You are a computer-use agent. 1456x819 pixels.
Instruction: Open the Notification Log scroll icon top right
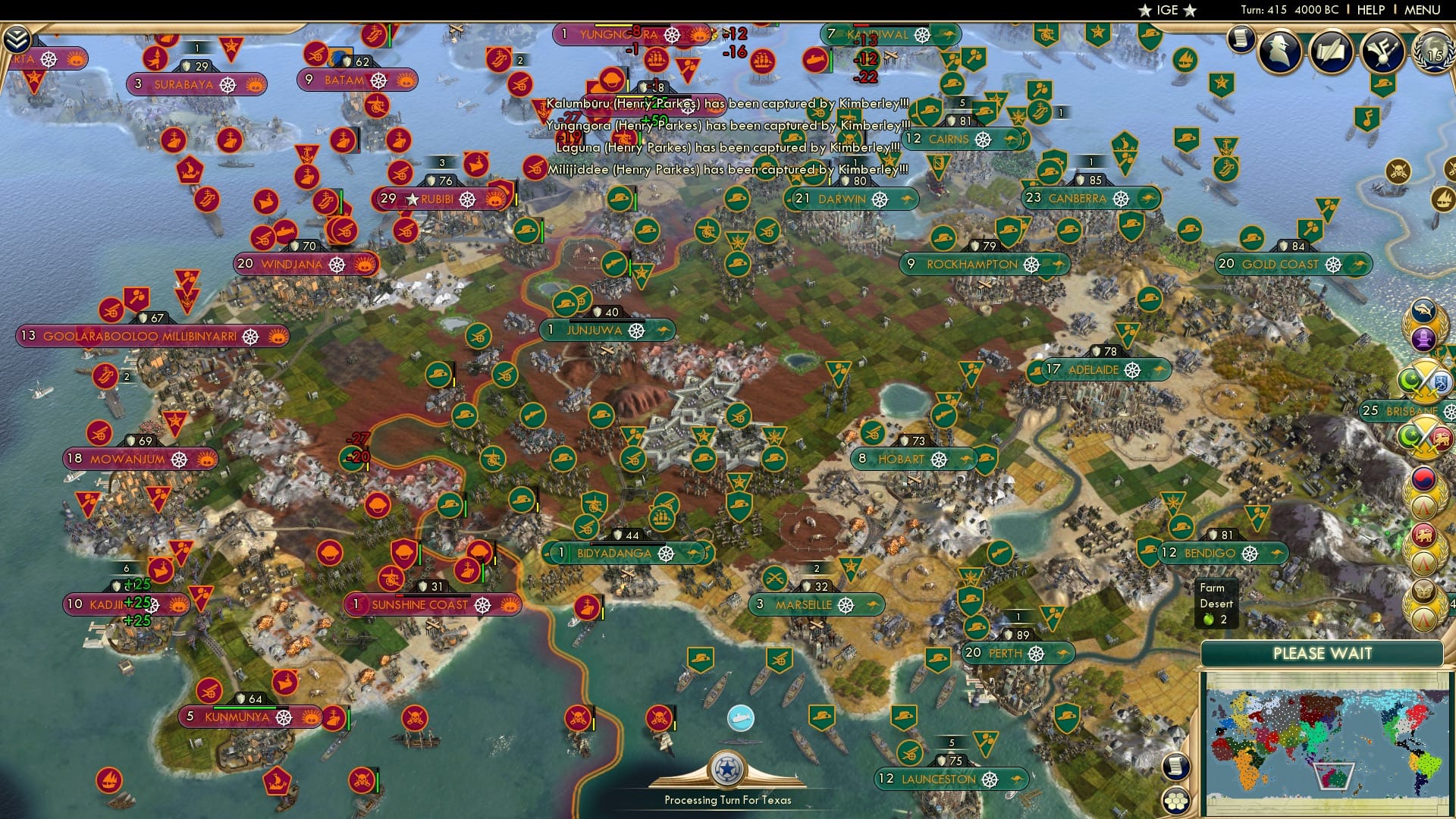coord(1241,39)
